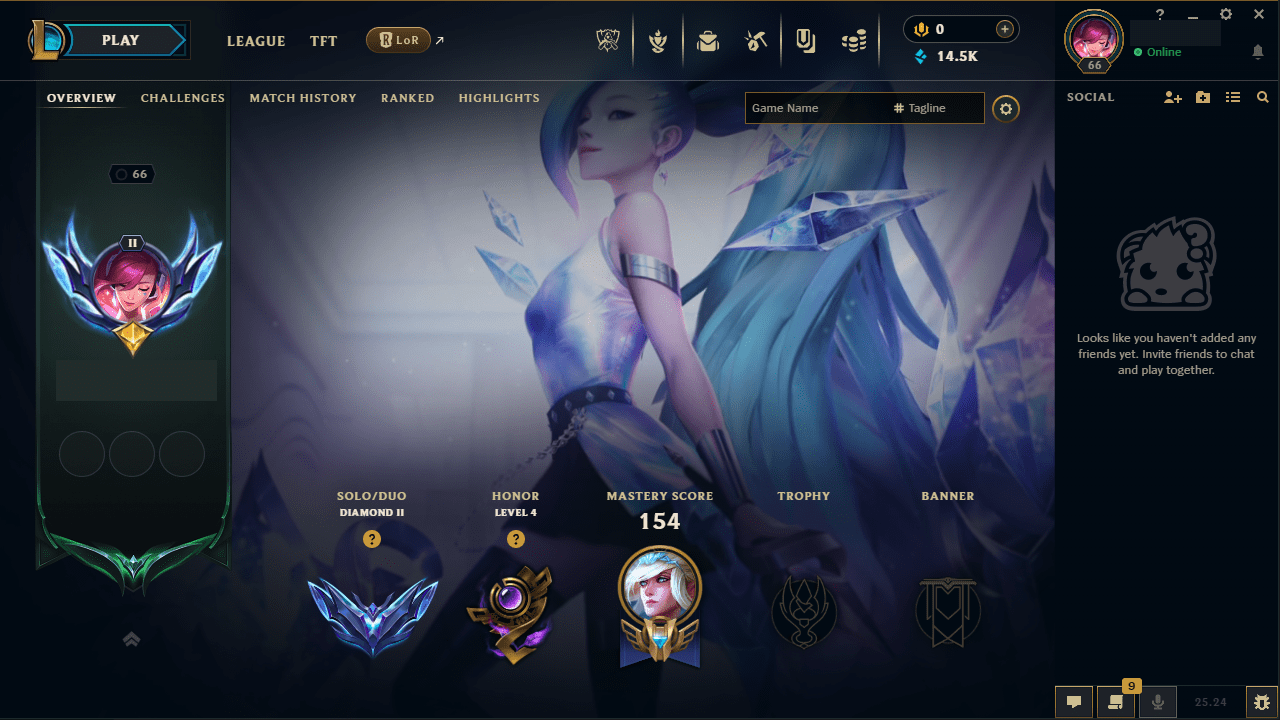Expand friends list options icon
Screen dimensions: 1280x720
tap(1232, 97)
